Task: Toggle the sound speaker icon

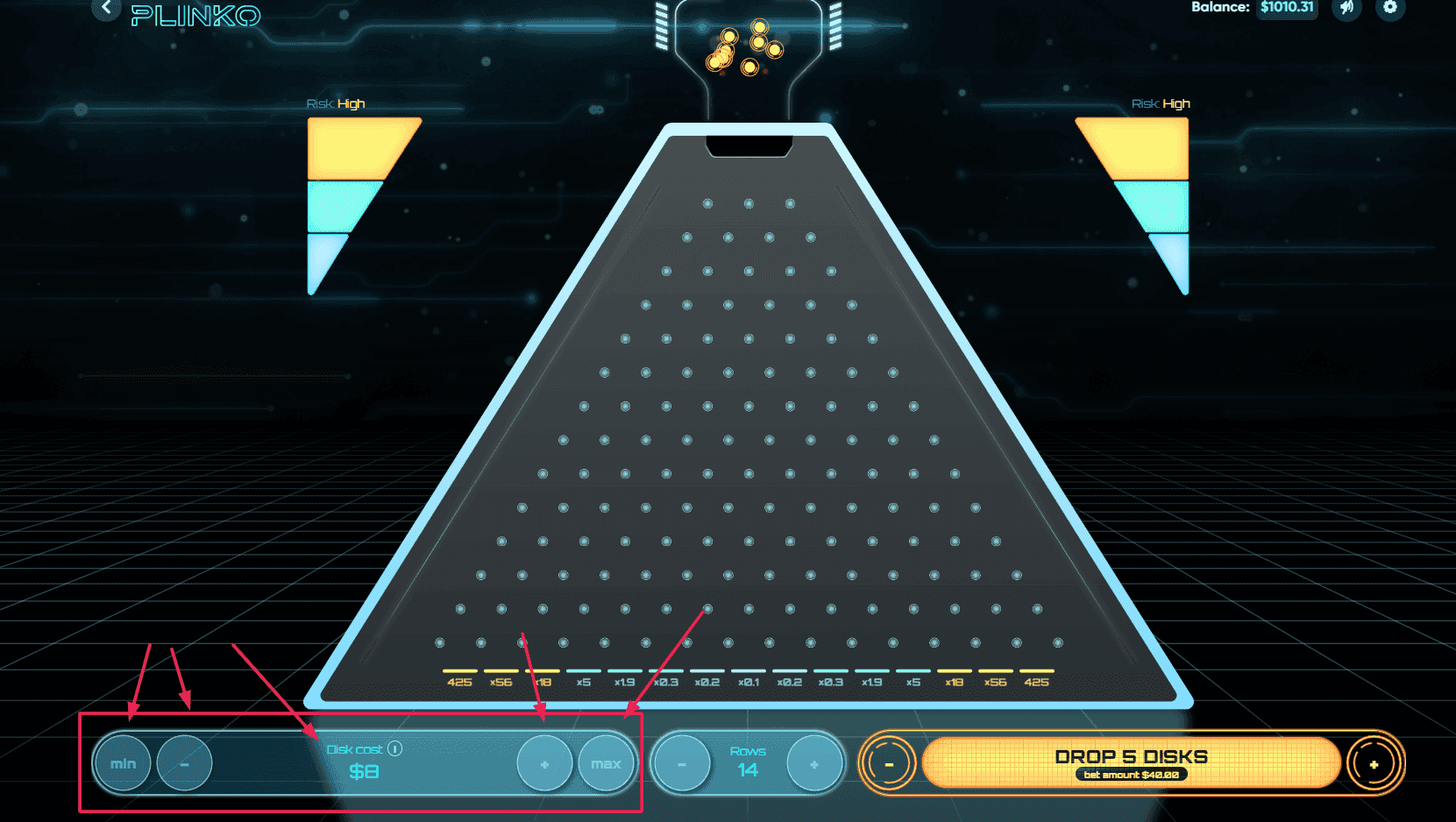Action: point(1346,8)
